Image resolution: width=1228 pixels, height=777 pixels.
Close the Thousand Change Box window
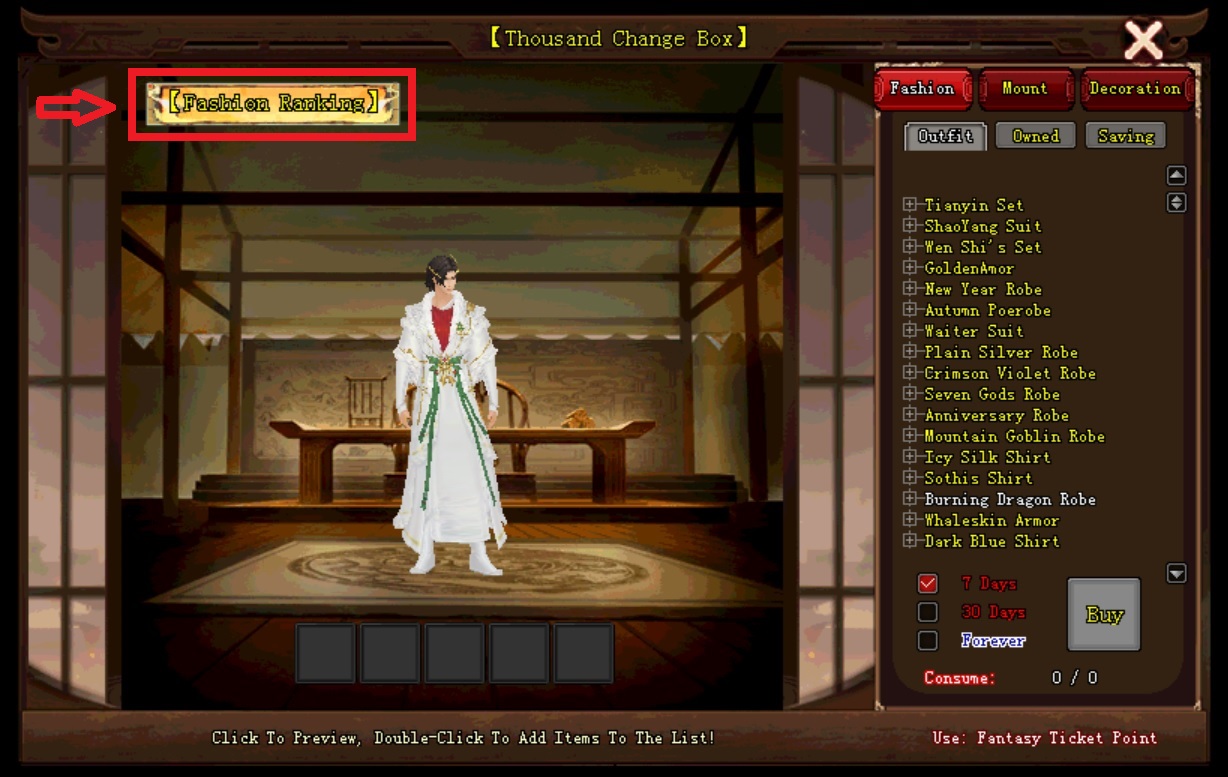tap(1143, 40)
